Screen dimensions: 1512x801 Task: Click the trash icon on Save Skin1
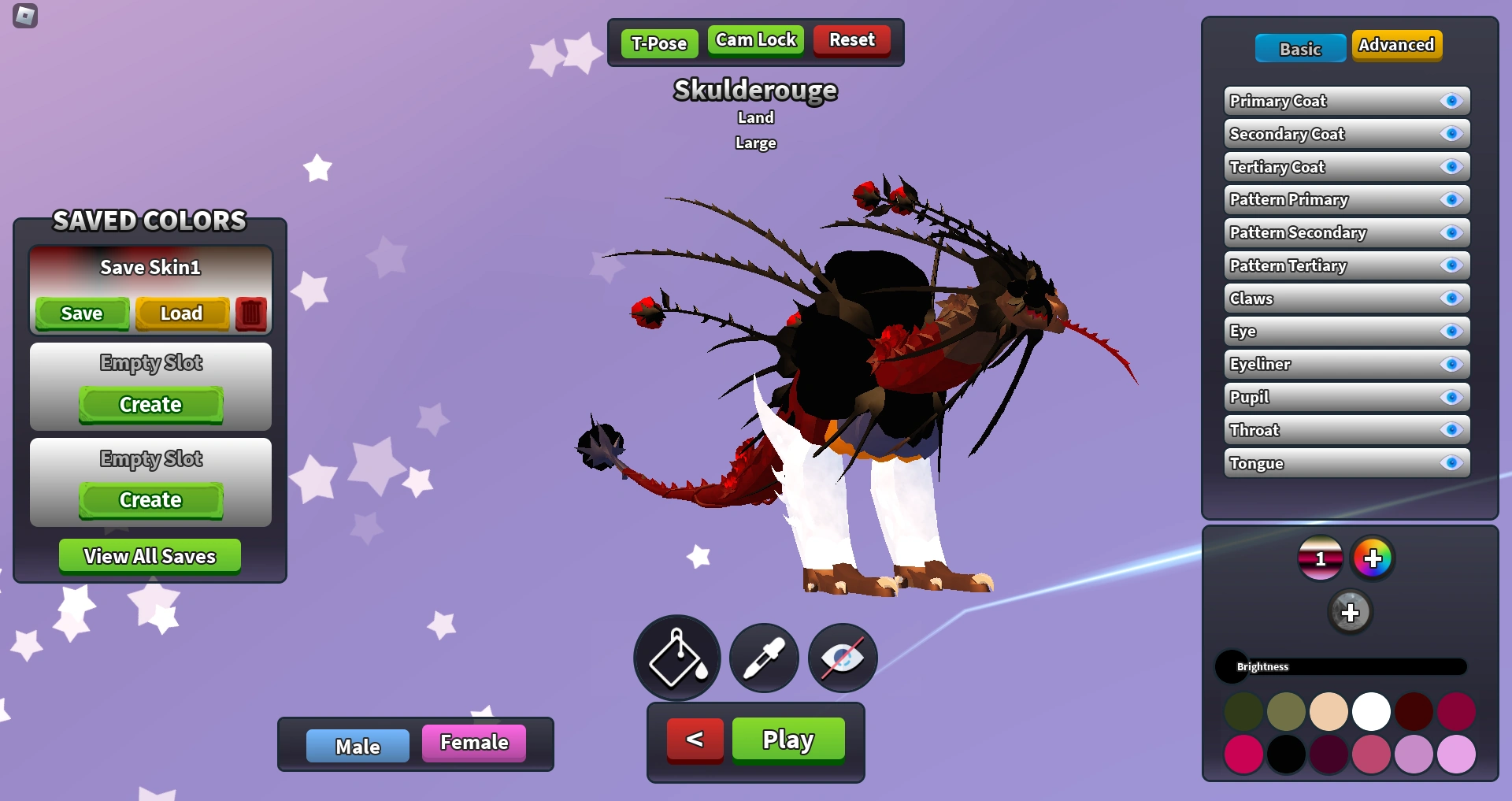point(250,313)
